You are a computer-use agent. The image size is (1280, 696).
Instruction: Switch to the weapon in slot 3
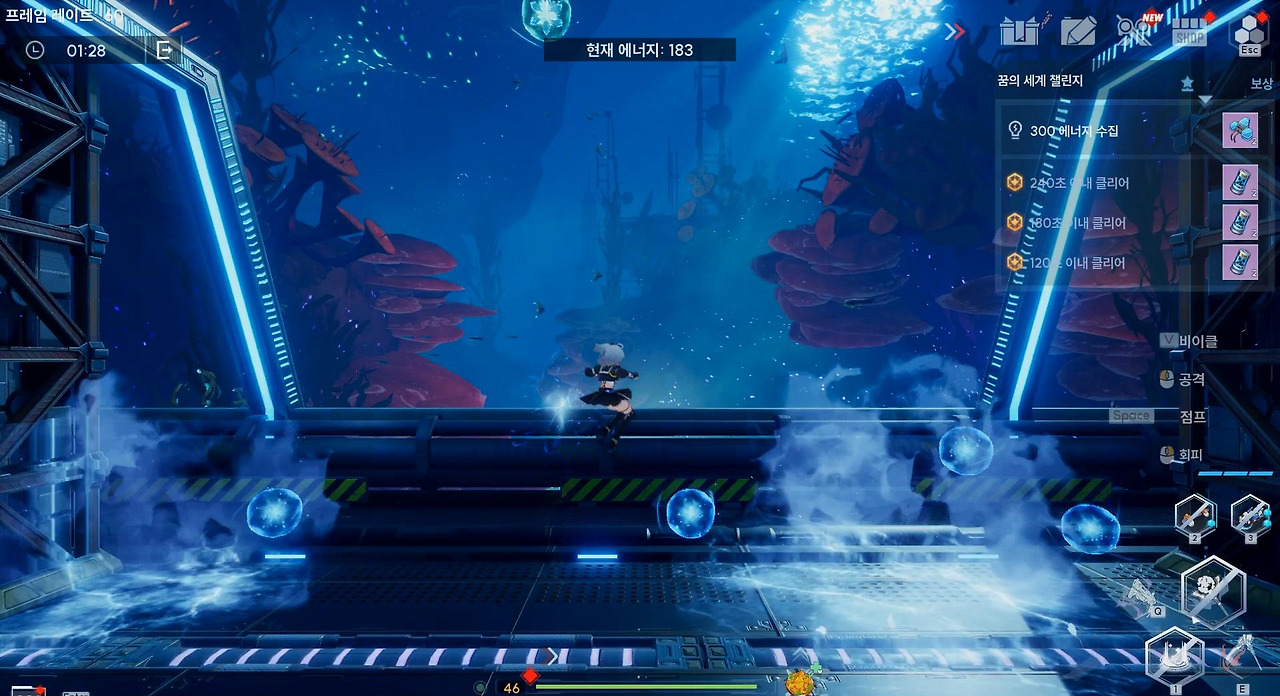pyautogui.click(x=1250, y=516)
